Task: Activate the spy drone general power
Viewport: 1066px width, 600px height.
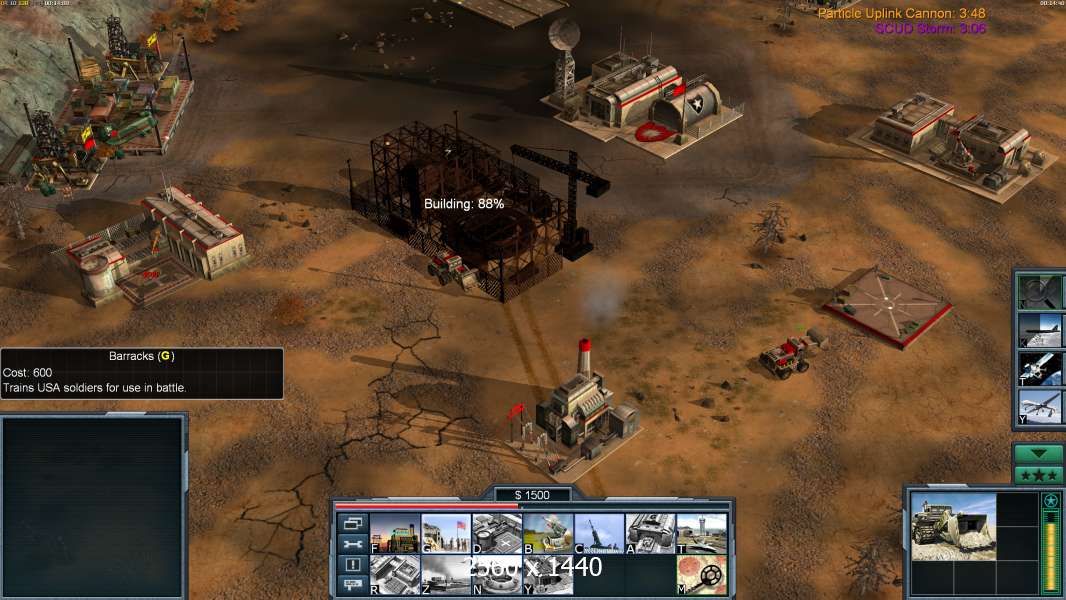Action: [1041, 407]
